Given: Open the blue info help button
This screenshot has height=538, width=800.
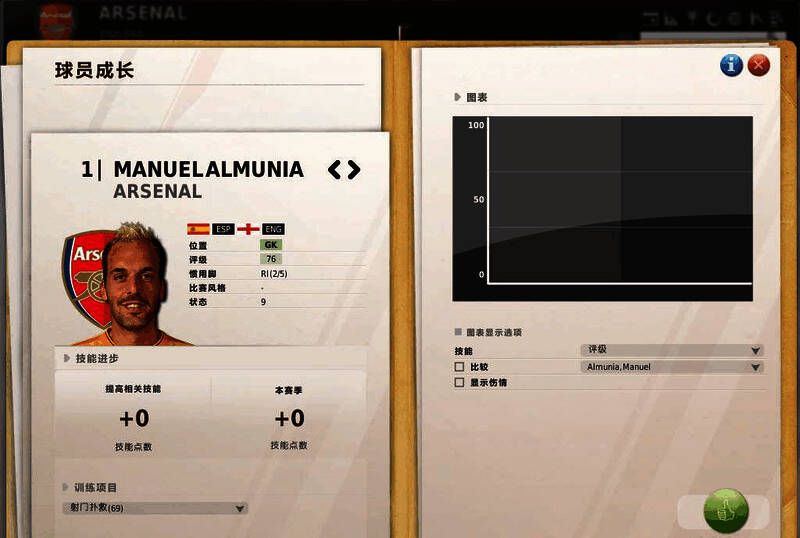Looking at the screenshot, I should pos(732,66).
